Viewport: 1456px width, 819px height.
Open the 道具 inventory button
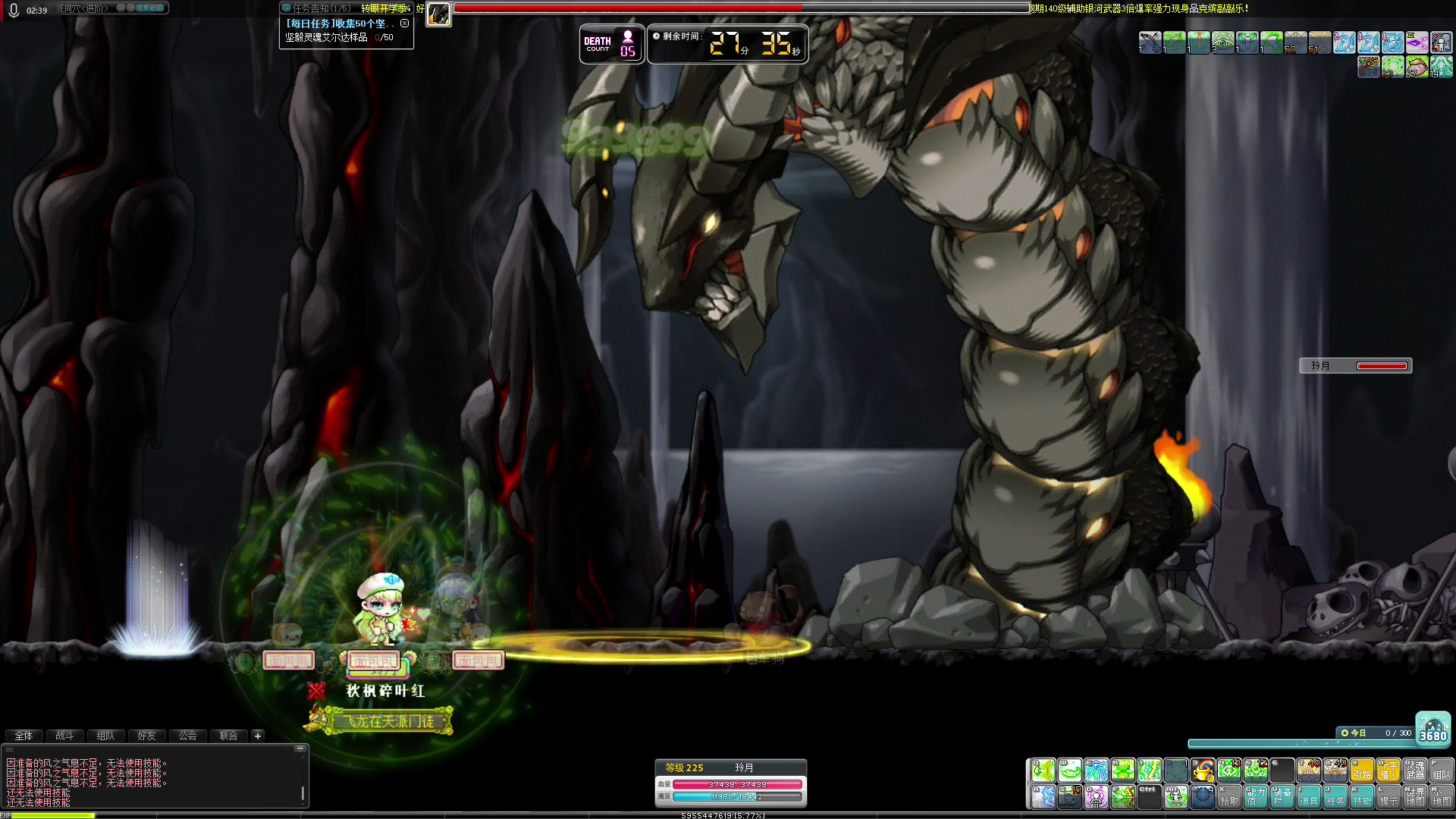tap(1308, 797)
